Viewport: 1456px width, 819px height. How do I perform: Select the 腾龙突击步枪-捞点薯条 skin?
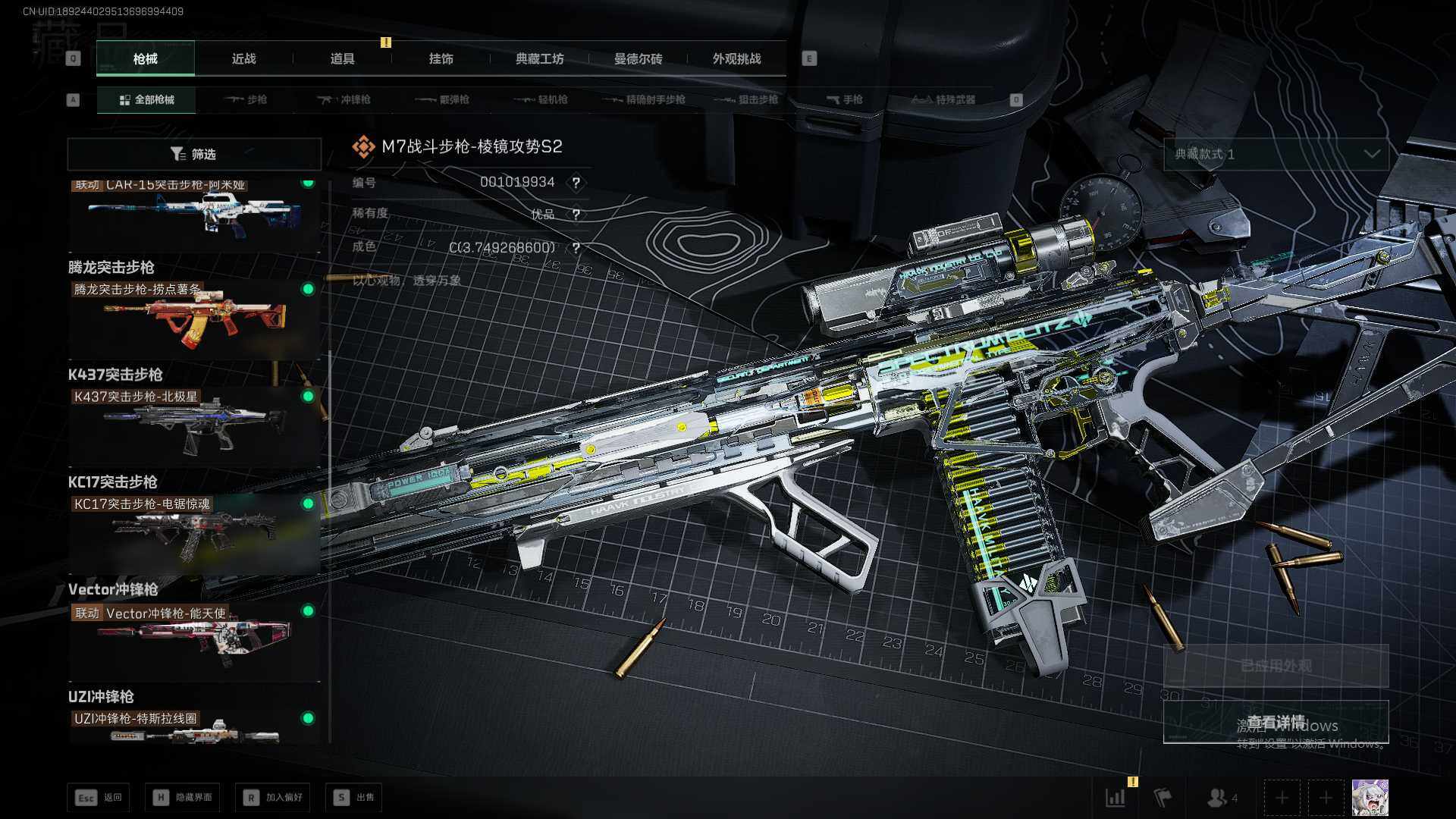194,318
